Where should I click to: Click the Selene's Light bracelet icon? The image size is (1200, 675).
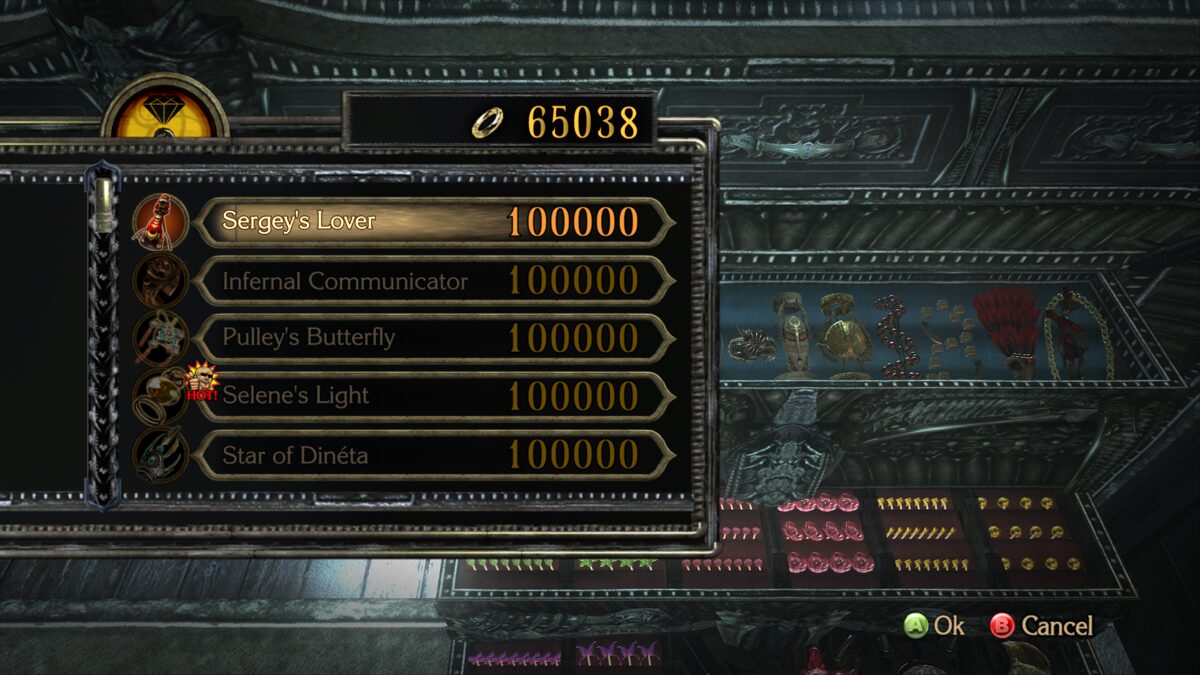[x=158, y=398]
